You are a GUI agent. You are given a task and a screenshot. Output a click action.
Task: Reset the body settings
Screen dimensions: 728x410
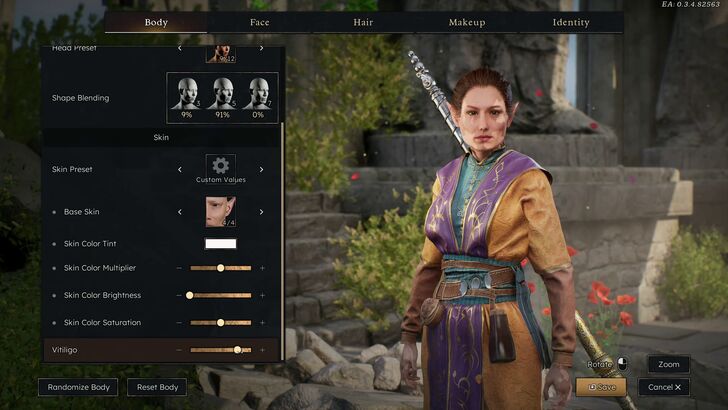coord(157,387)
